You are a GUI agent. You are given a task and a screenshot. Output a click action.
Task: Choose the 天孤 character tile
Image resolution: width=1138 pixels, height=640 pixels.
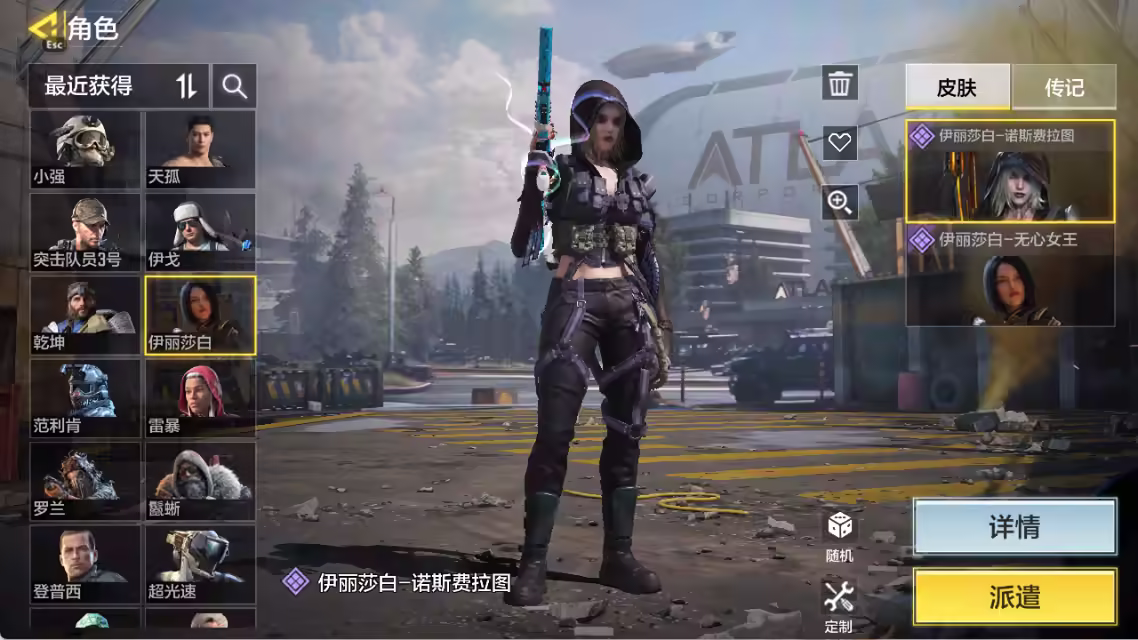coord(200,149)
